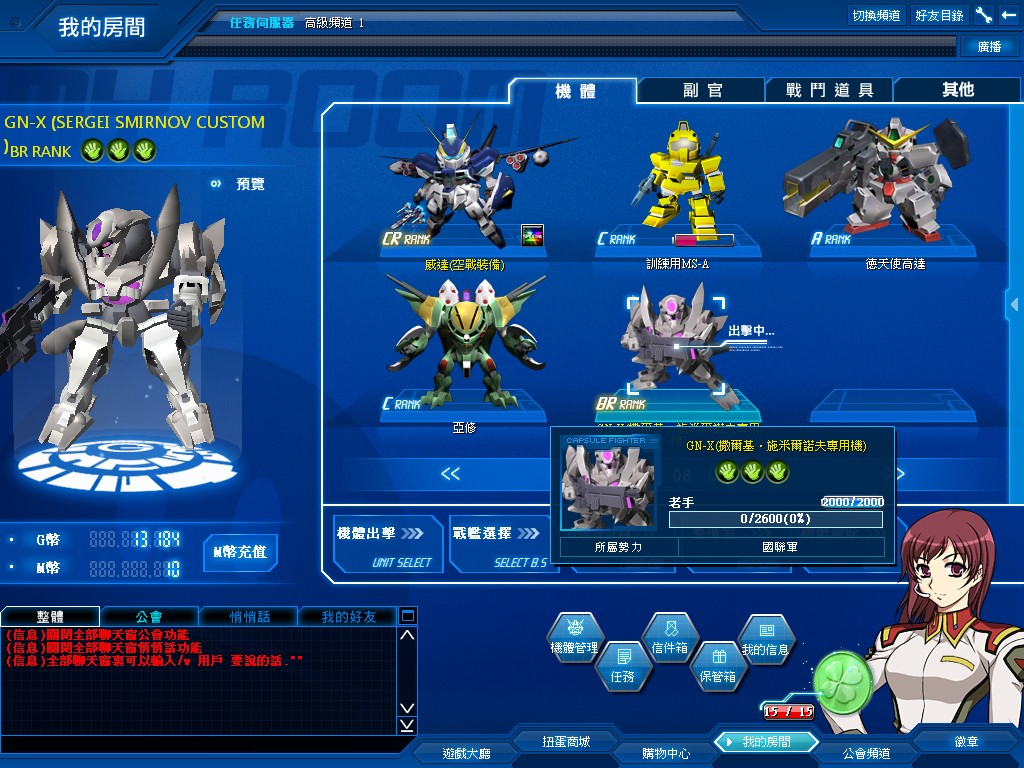The width and height of the screenshot is (1024, 768).
Task: Open the 切換頻道 channel switch button
Action: pyautogui.click(x=876, y=15)
